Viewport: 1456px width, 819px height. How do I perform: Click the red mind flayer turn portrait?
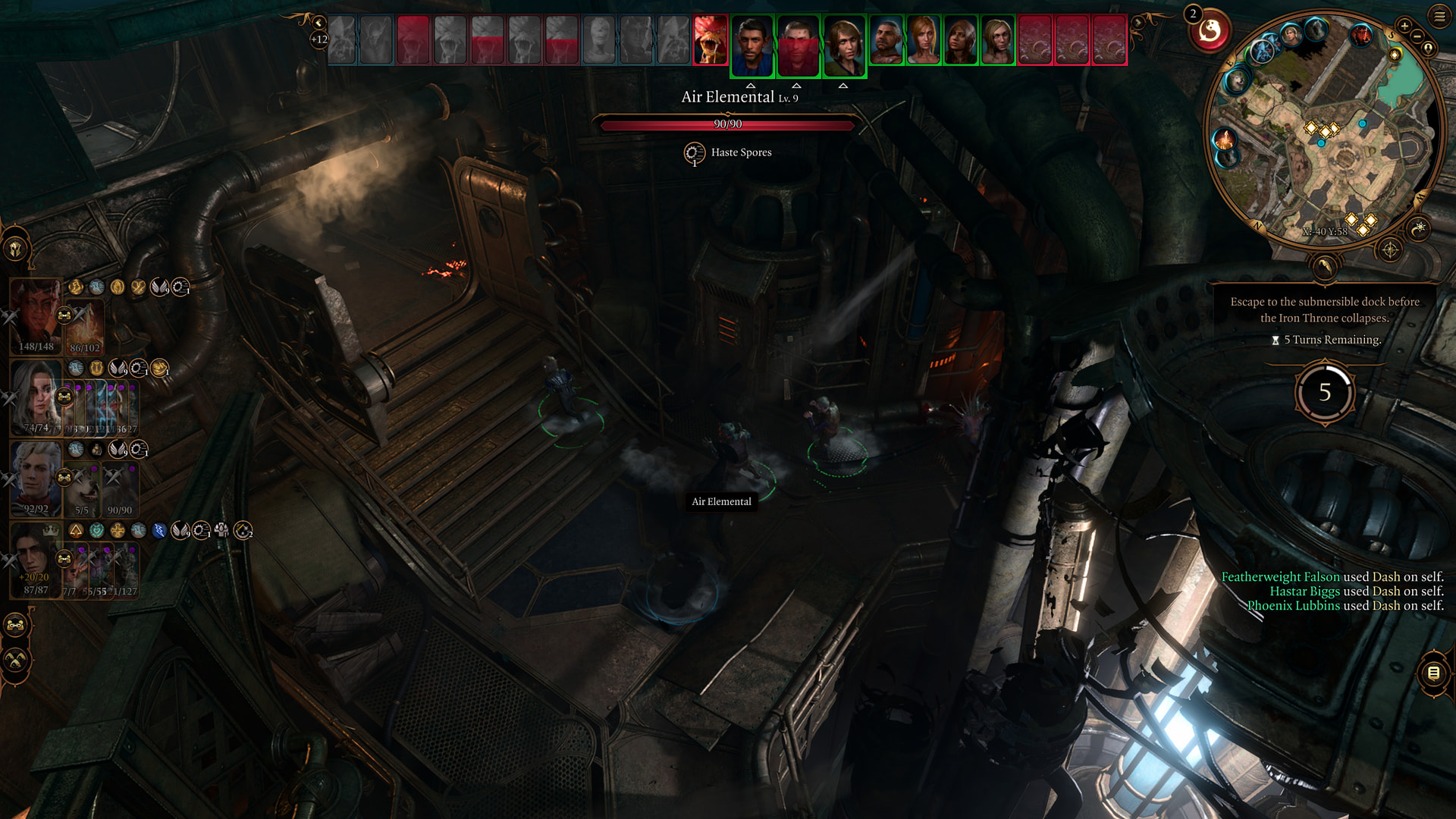711,40
